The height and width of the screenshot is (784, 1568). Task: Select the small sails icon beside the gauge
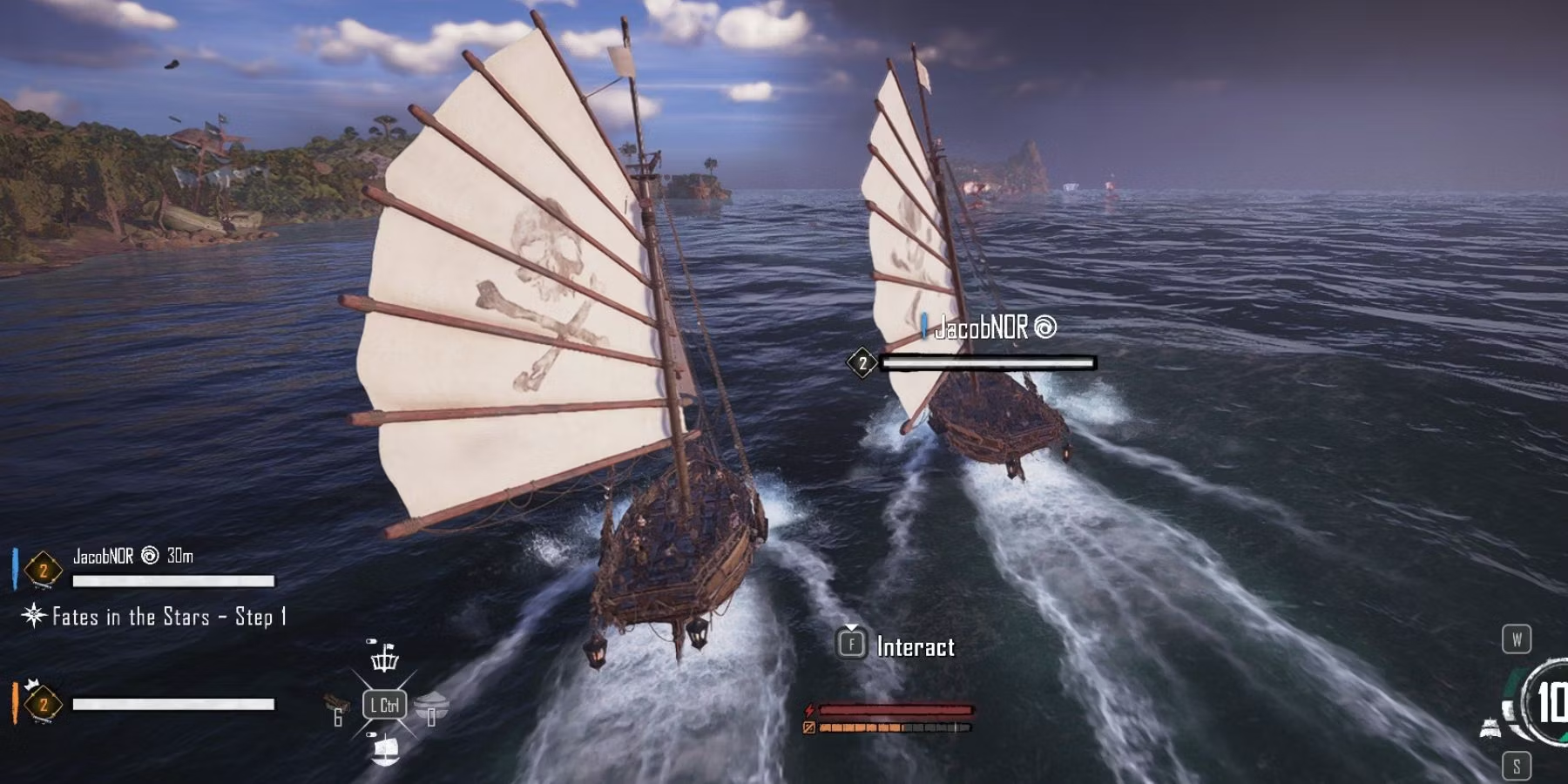coord(1491,727)
